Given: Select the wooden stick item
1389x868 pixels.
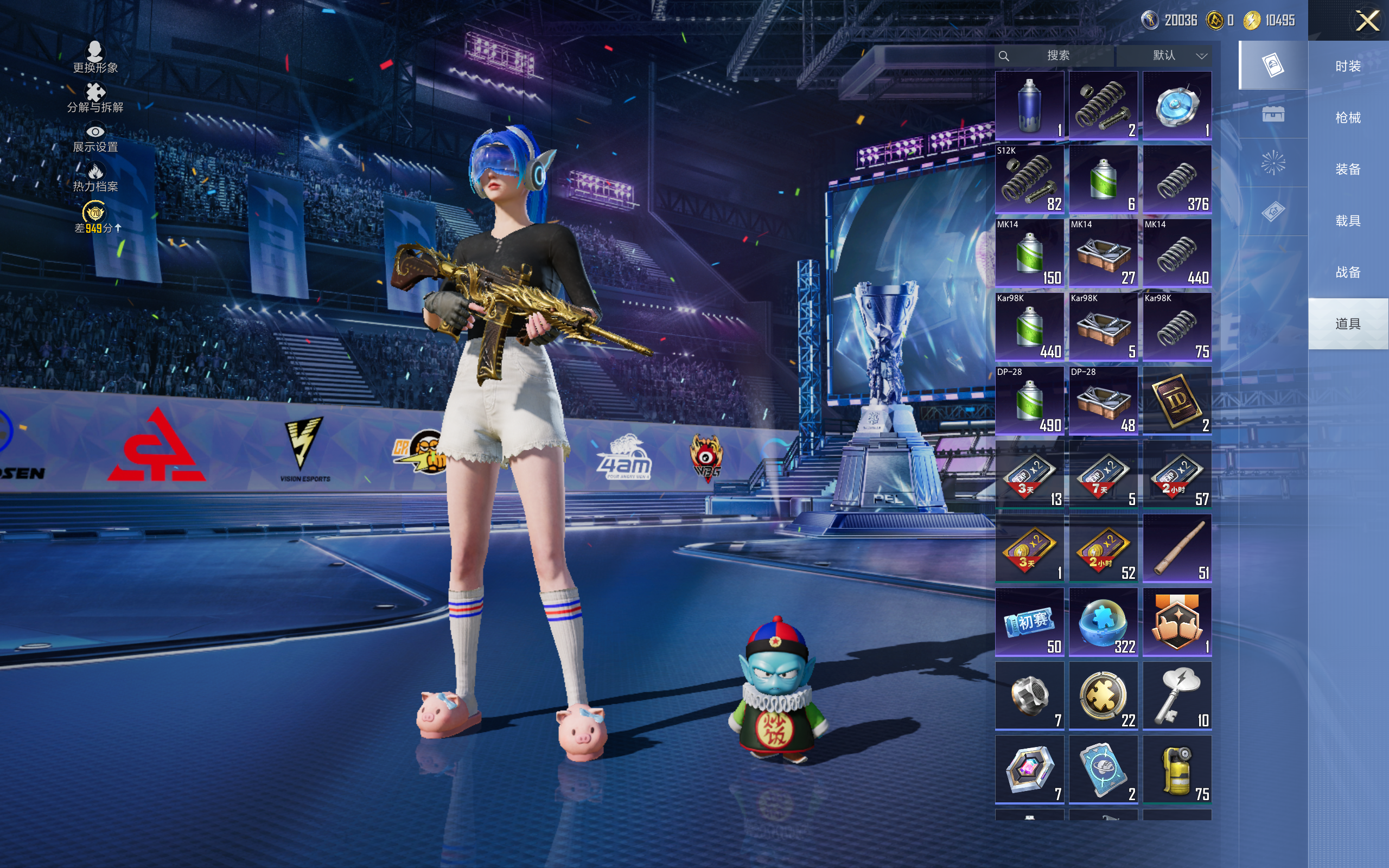Looking at the screenshot, I should pos(1177,548).
